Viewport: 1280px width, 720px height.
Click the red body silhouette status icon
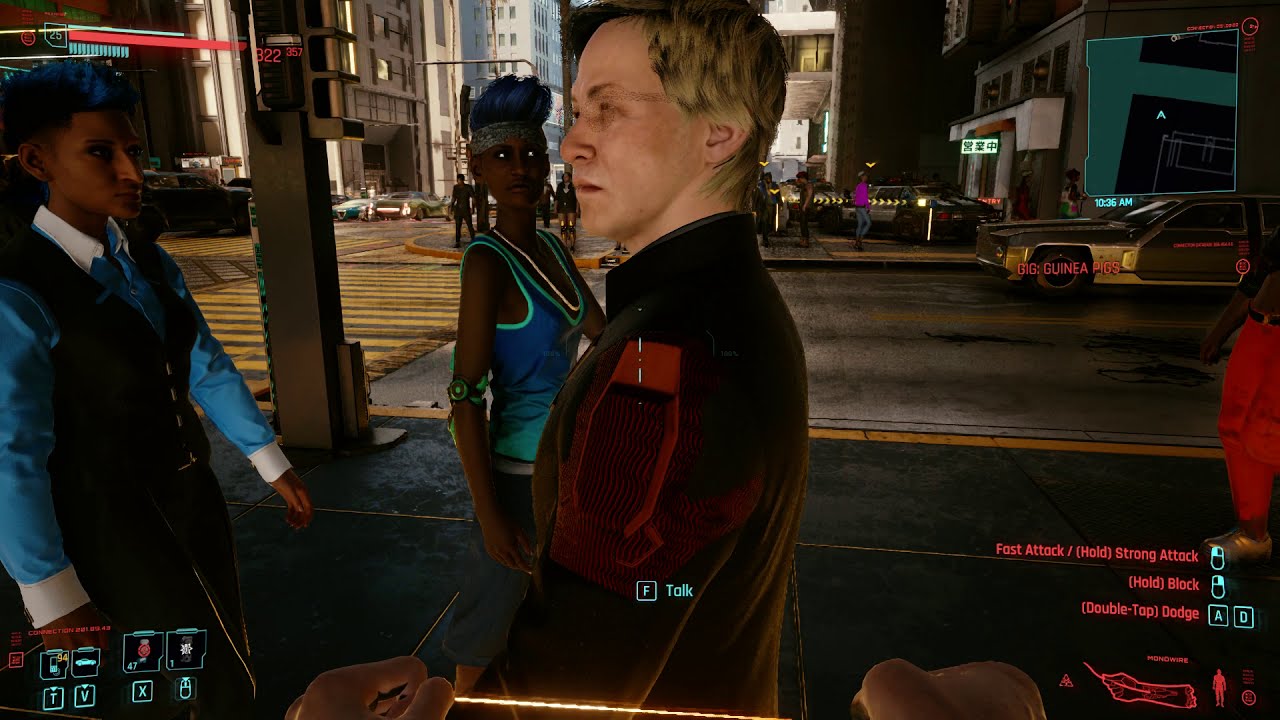[1218, 686]
